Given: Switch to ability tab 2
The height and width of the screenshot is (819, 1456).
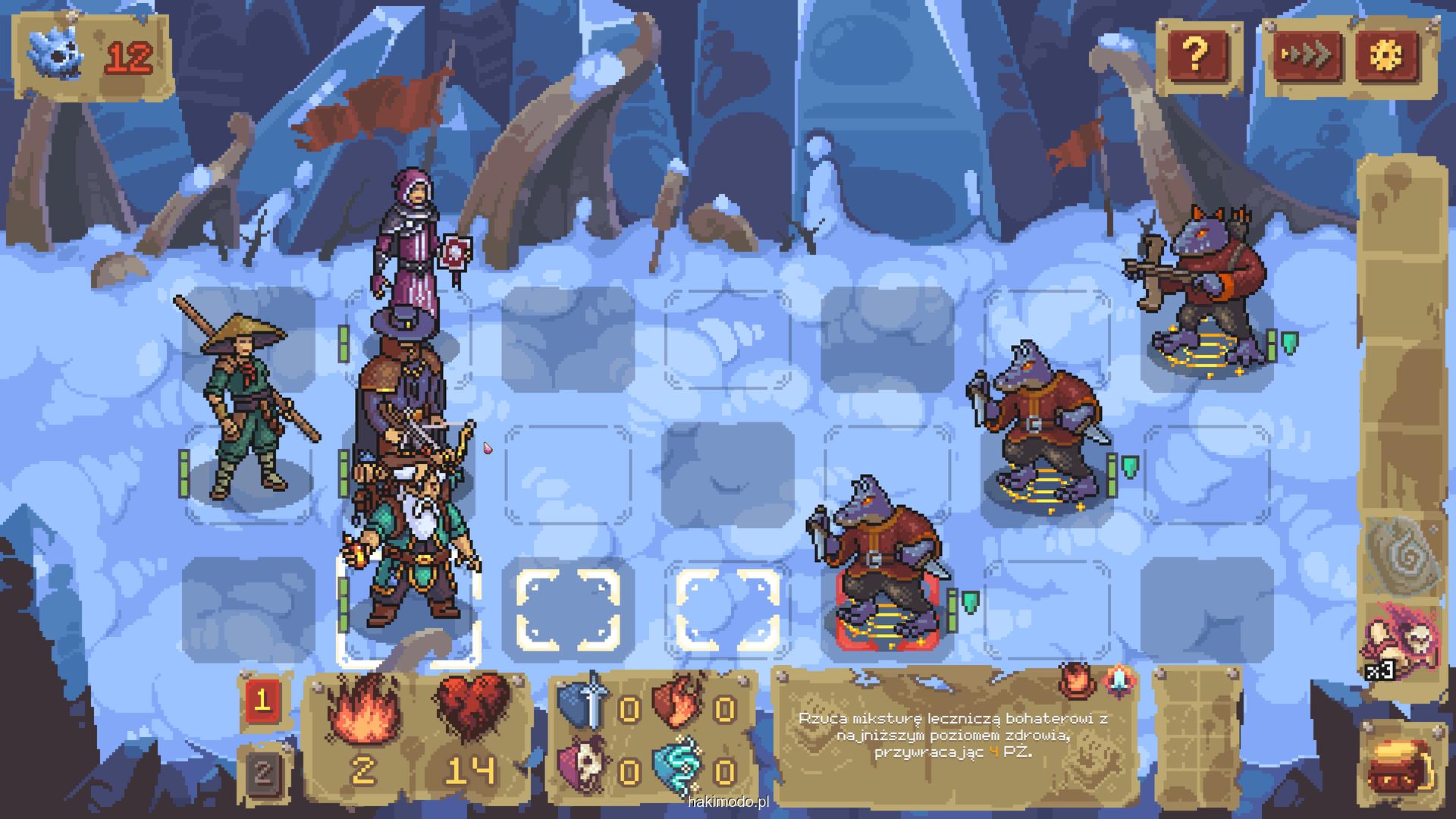Looking at the screenshot, I should (x=262, y=772).
